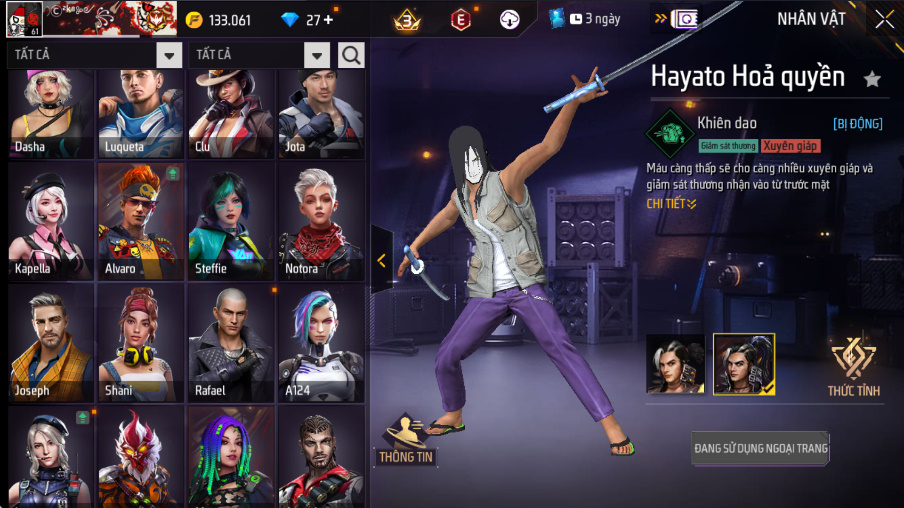Viewport: 904px width, 508px height.
Task: Favorite Hayato with the star icon
Action: (x=872, y=78)
